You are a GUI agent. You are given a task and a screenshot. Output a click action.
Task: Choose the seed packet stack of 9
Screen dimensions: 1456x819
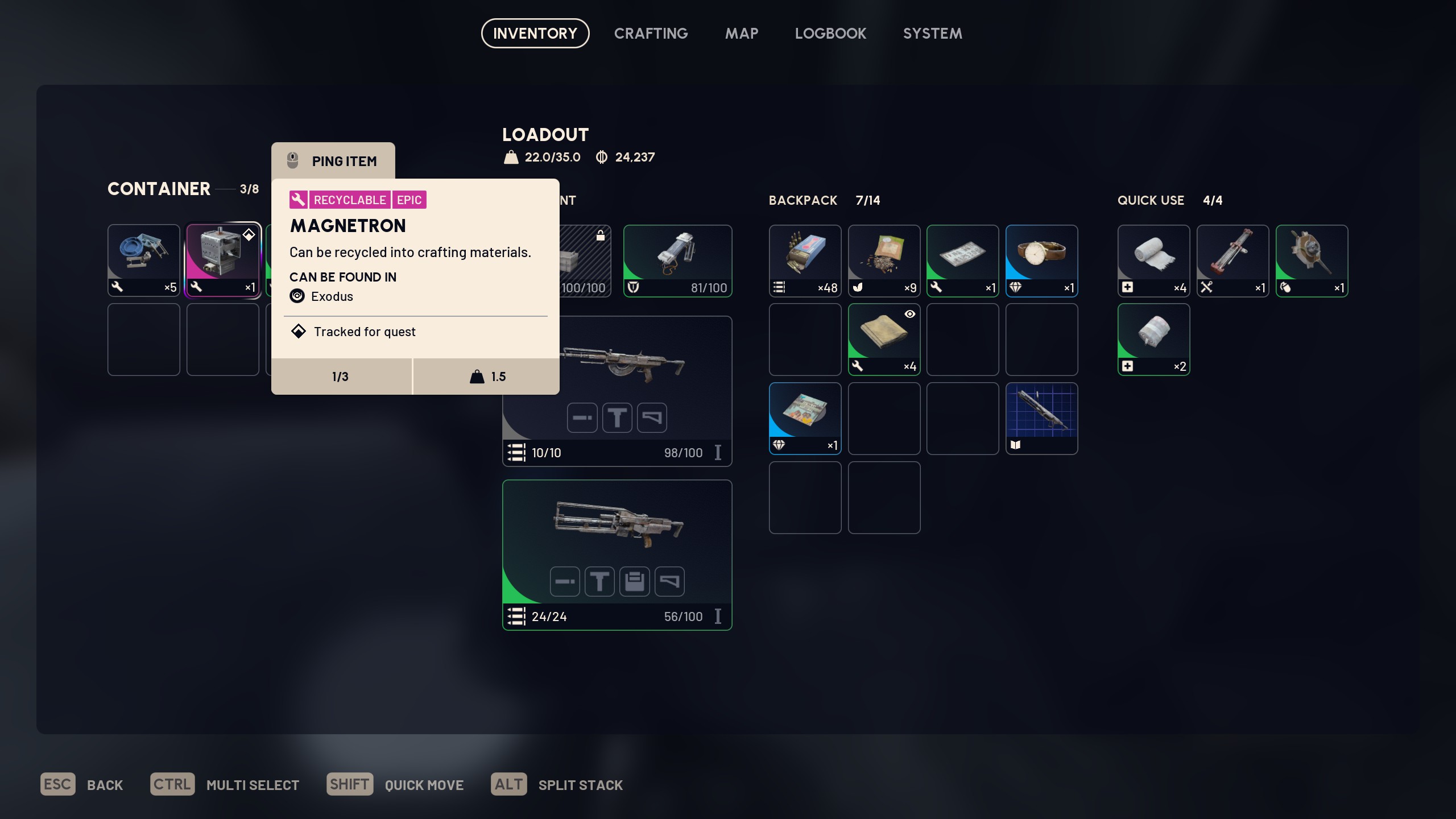coord(884,260)
